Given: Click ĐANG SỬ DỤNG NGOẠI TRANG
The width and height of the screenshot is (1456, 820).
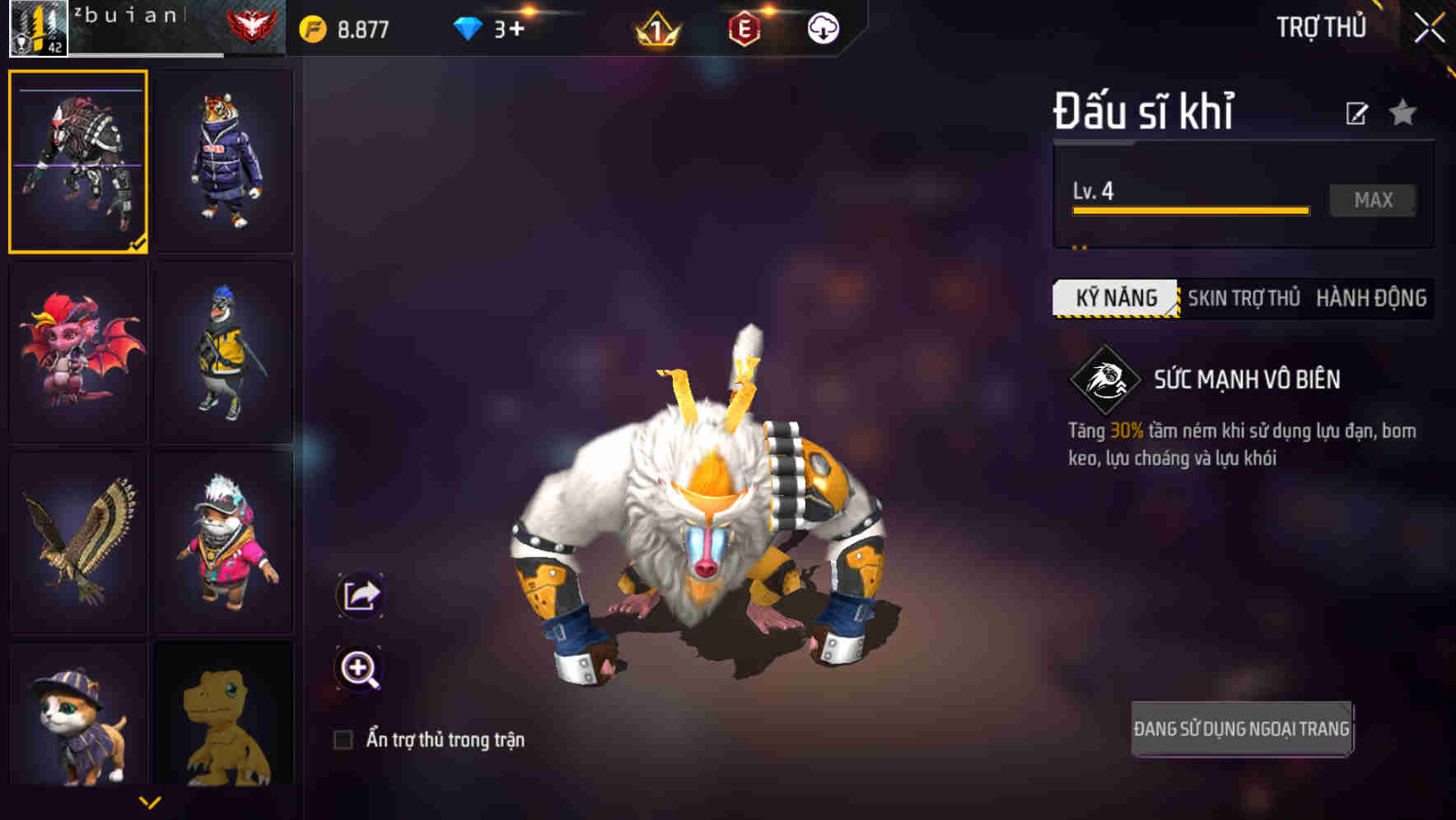Looking at the screenshot, I should [1241, 727].
